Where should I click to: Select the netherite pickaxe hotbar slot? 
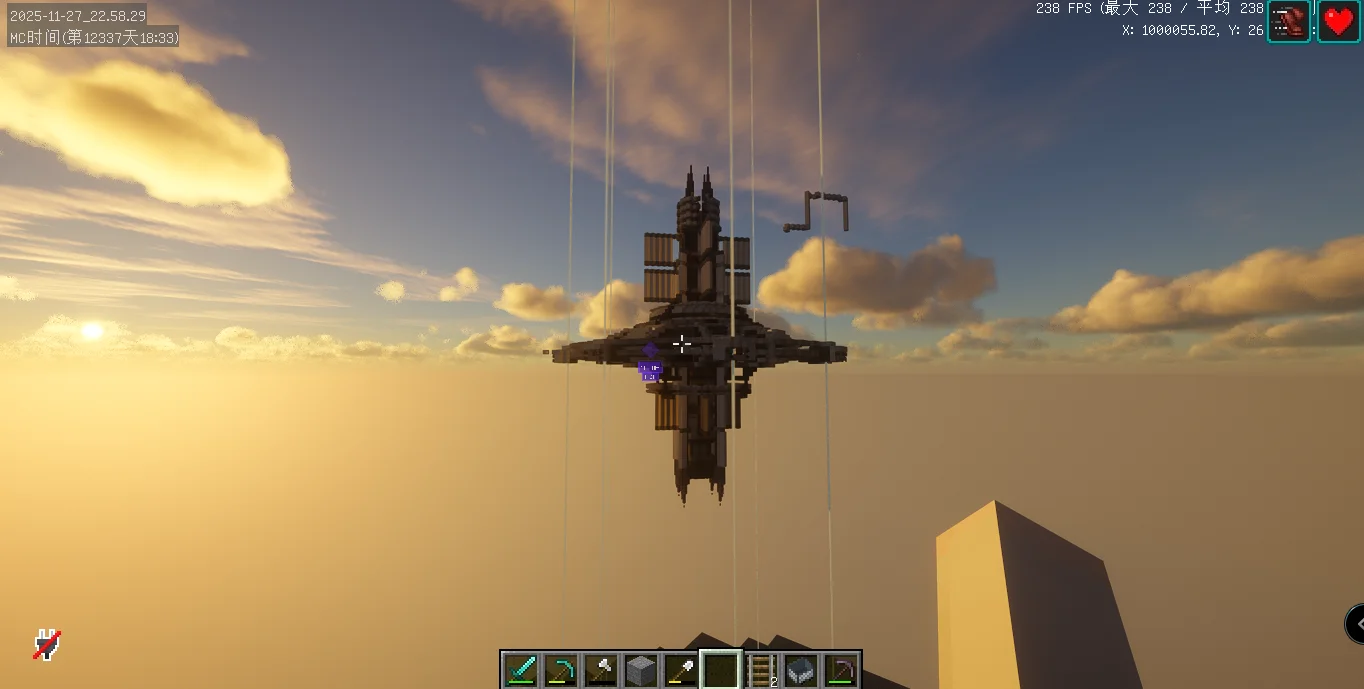[x=841, y=669]
